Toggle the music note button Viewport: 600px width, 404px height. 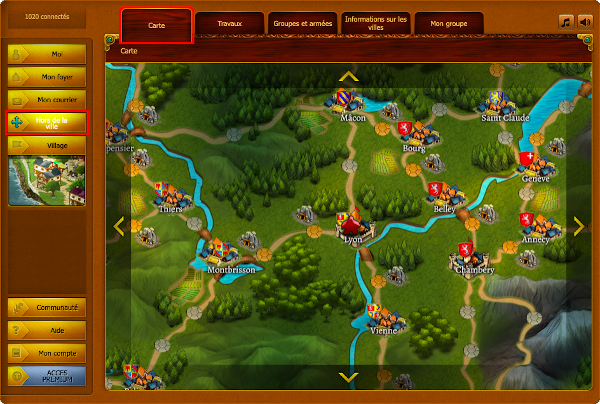[x=566, y=20]
